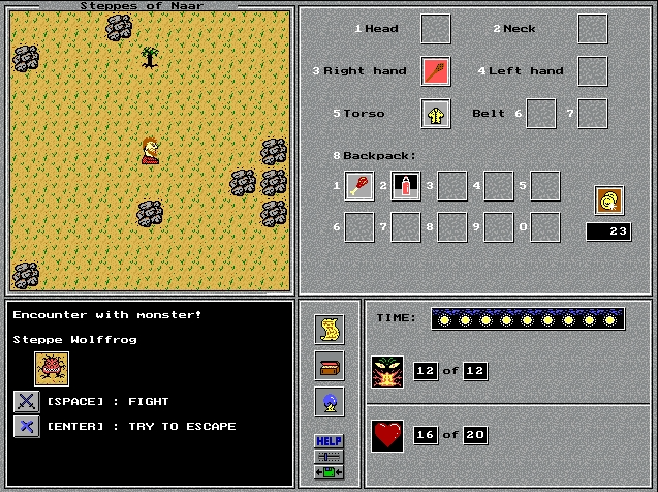The height and width of the screenshot is (492, 658).
Task: Pick the red potion bottle in the backpack
Action: coord(405,186)
